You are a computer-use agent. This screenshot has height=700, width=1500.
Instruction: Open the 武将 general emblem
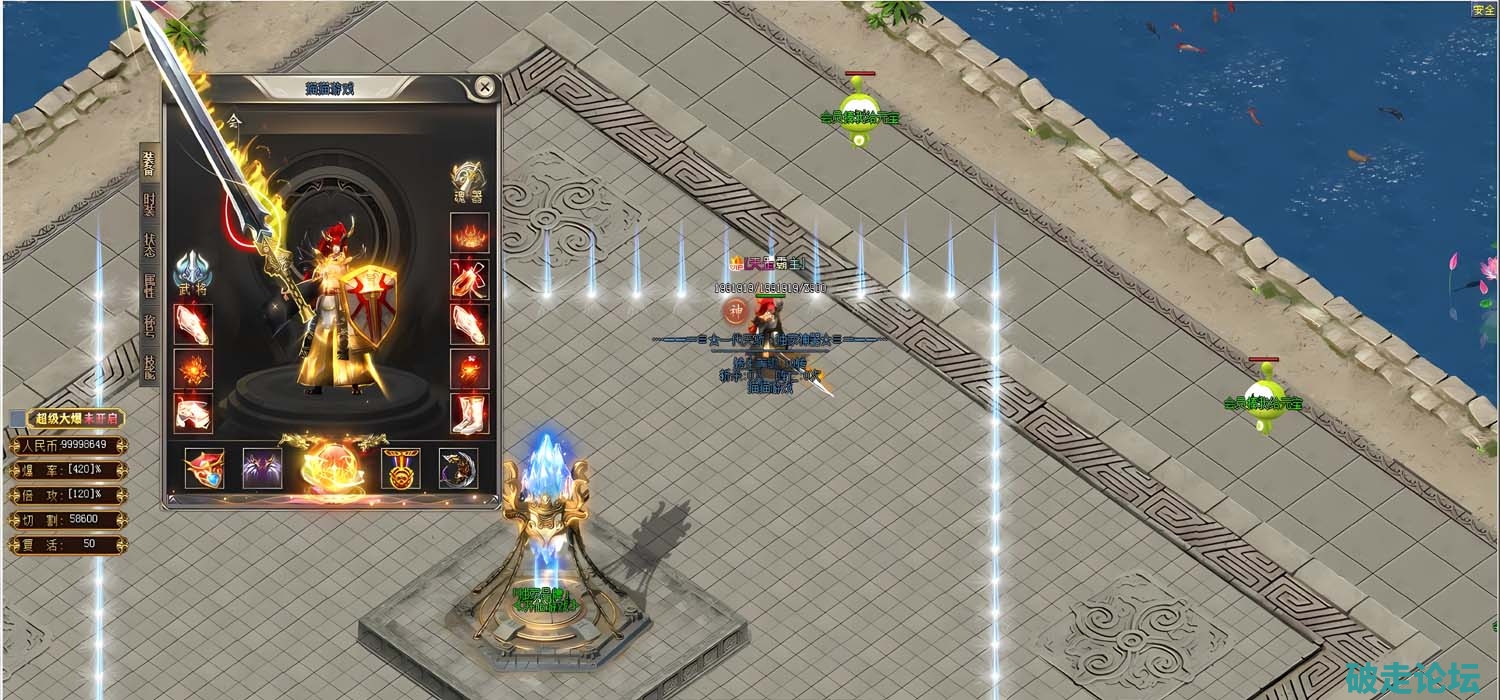click(191, 273)
